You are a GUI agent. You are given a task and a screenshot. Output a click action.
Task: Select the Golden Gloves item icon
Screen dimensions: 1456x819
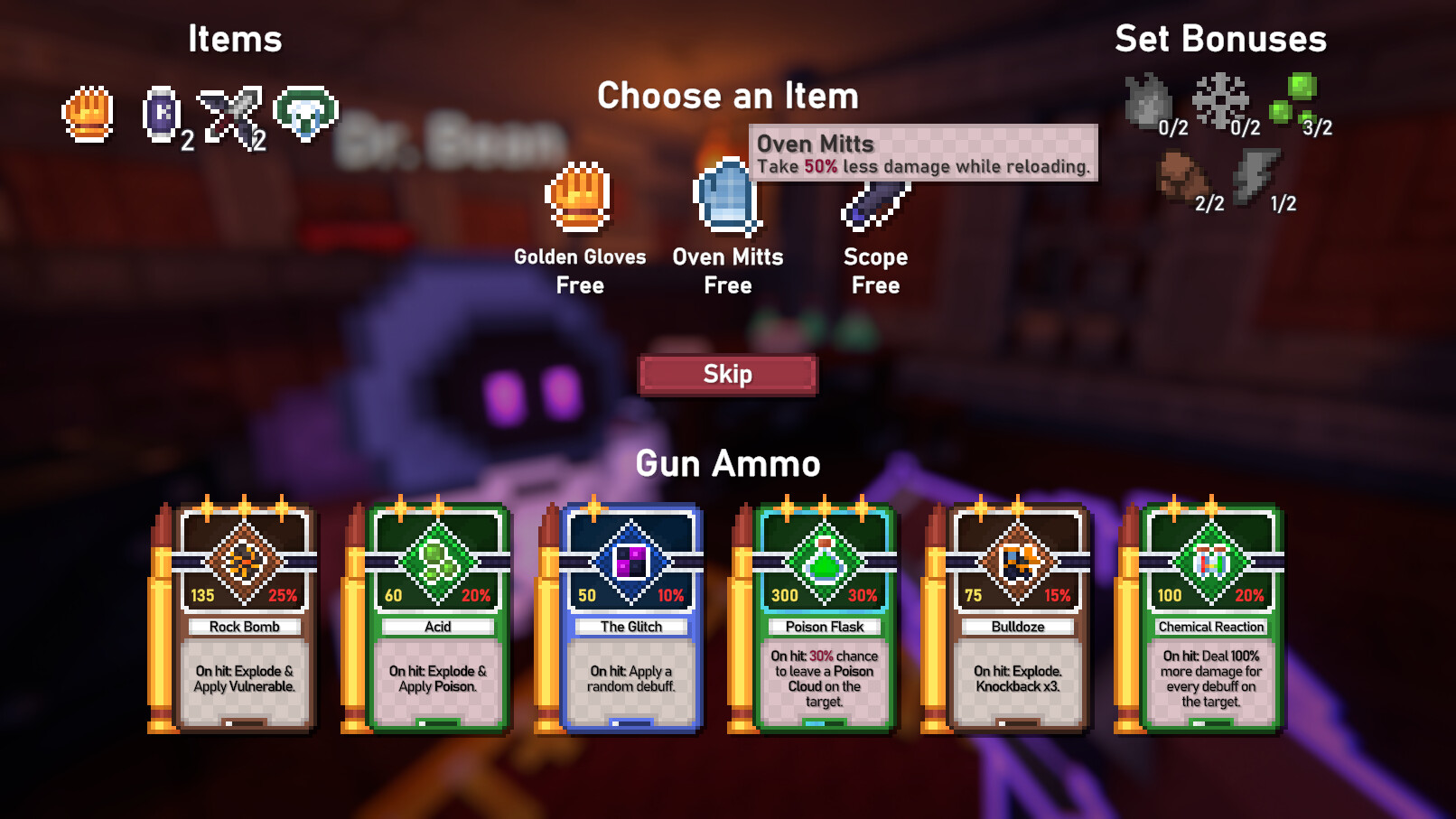(x=579, y=200)
